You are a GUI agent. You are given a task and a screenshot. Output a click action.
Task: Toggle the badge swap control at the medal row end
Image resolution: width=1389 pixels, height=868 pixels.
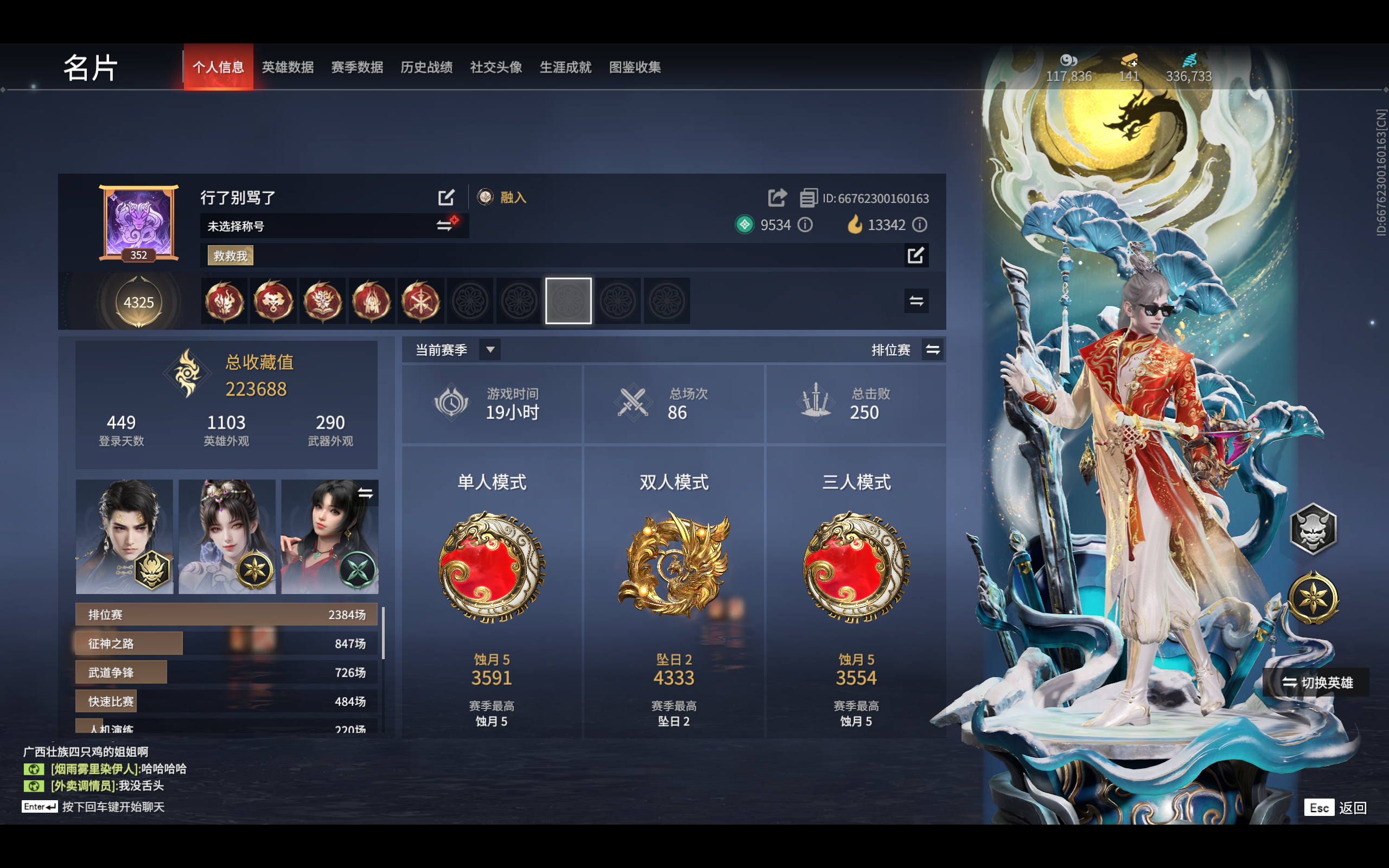[x=916, y=301]
